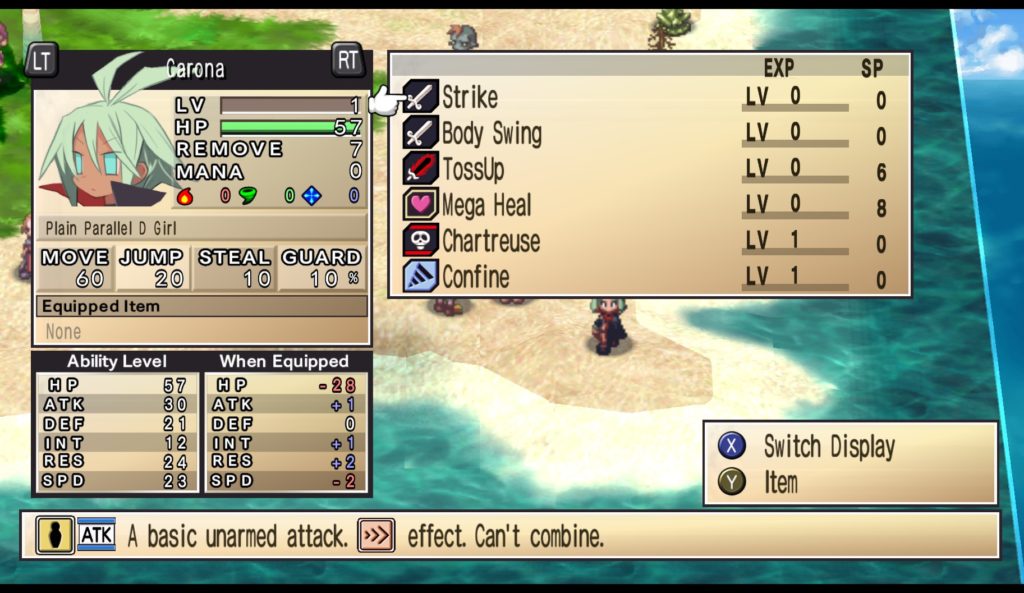Select the Chartreuse skill entry
Screen dimensions: 1024x593
pyautogui.click(x=490, y=242)
